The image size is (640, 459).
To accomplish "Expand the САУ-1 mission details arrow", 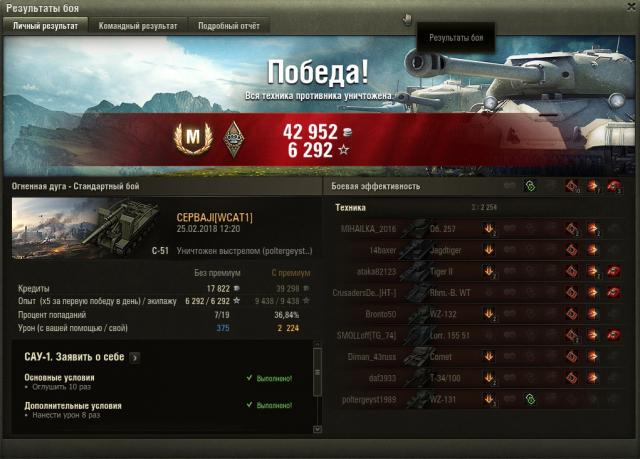I will pos(134,356).
